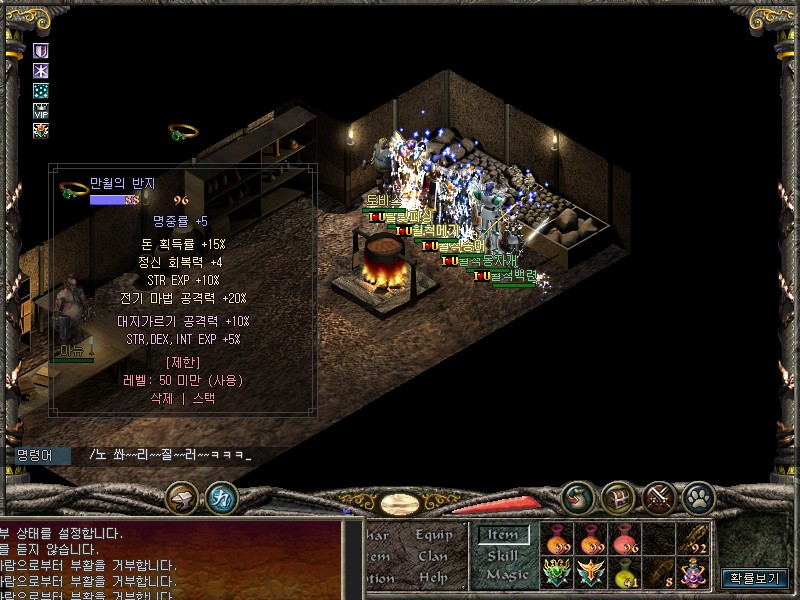The image size is (800, 600).
Task: Click the green serpent round button
Action: coord(577,496)
